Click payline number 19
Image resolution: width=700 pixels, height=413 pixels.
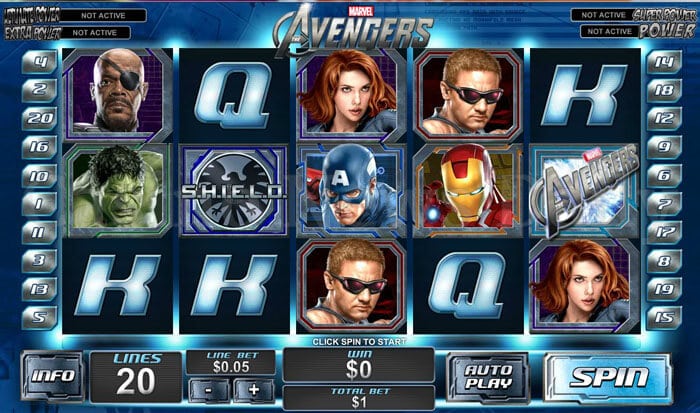click(x=661, y=289)
